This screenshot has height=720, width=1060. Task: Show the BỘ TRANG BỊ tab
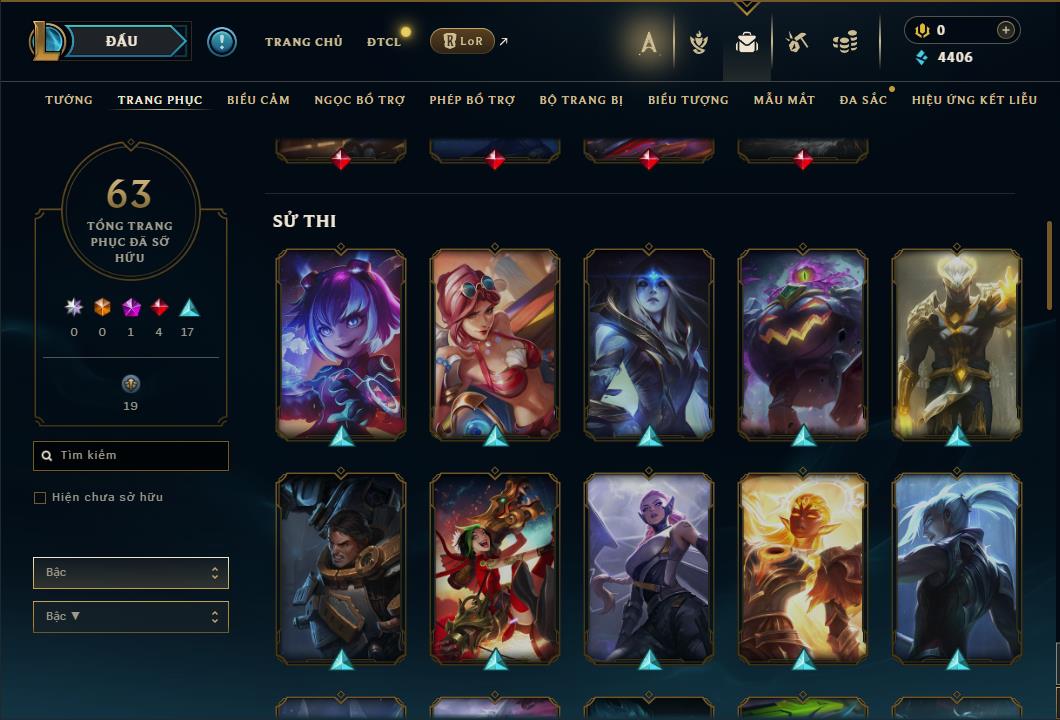click(x=581, y=100)
